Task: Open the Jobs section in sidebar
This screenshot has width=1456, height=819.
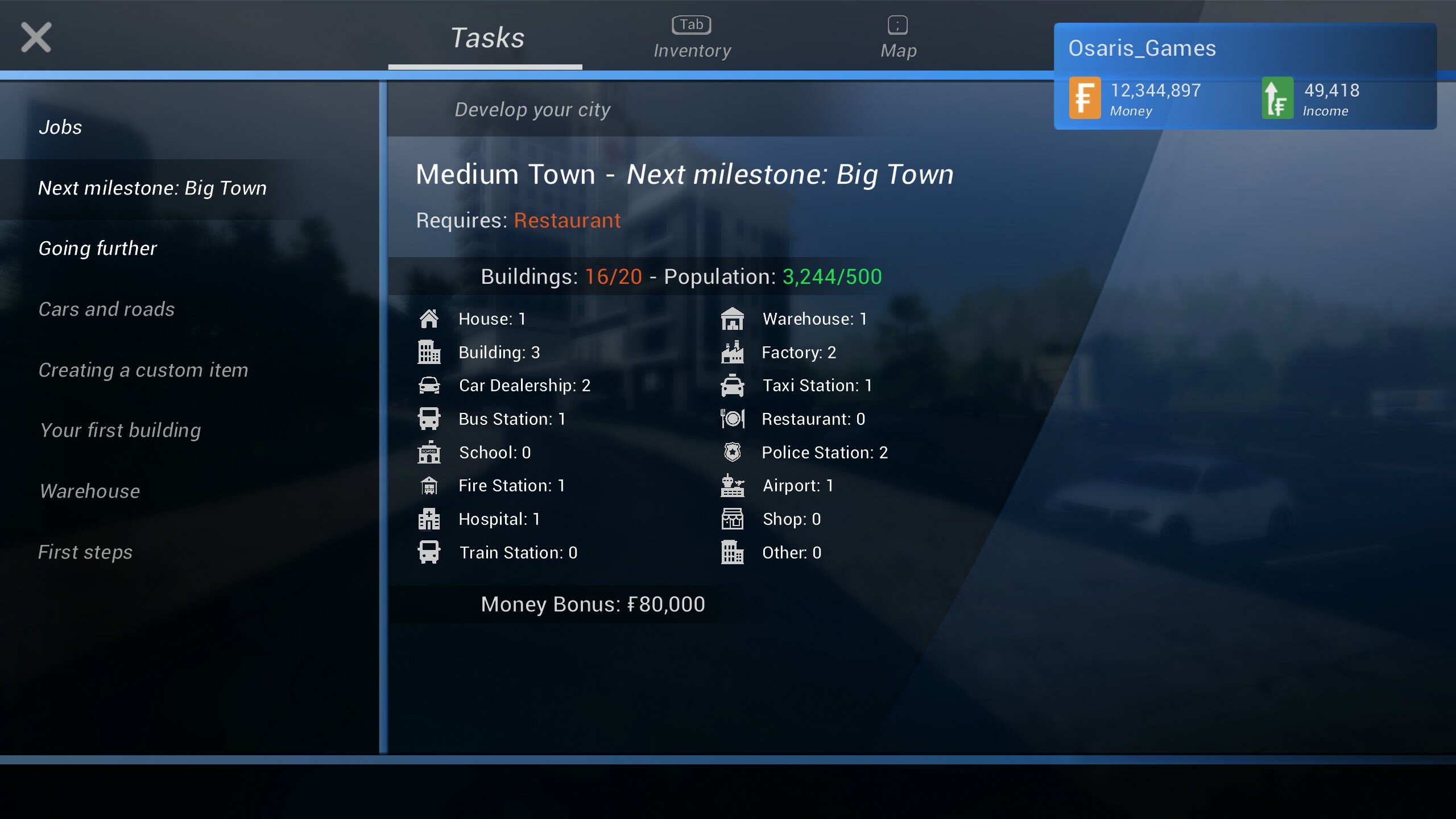Action: [x=60, y=127]
